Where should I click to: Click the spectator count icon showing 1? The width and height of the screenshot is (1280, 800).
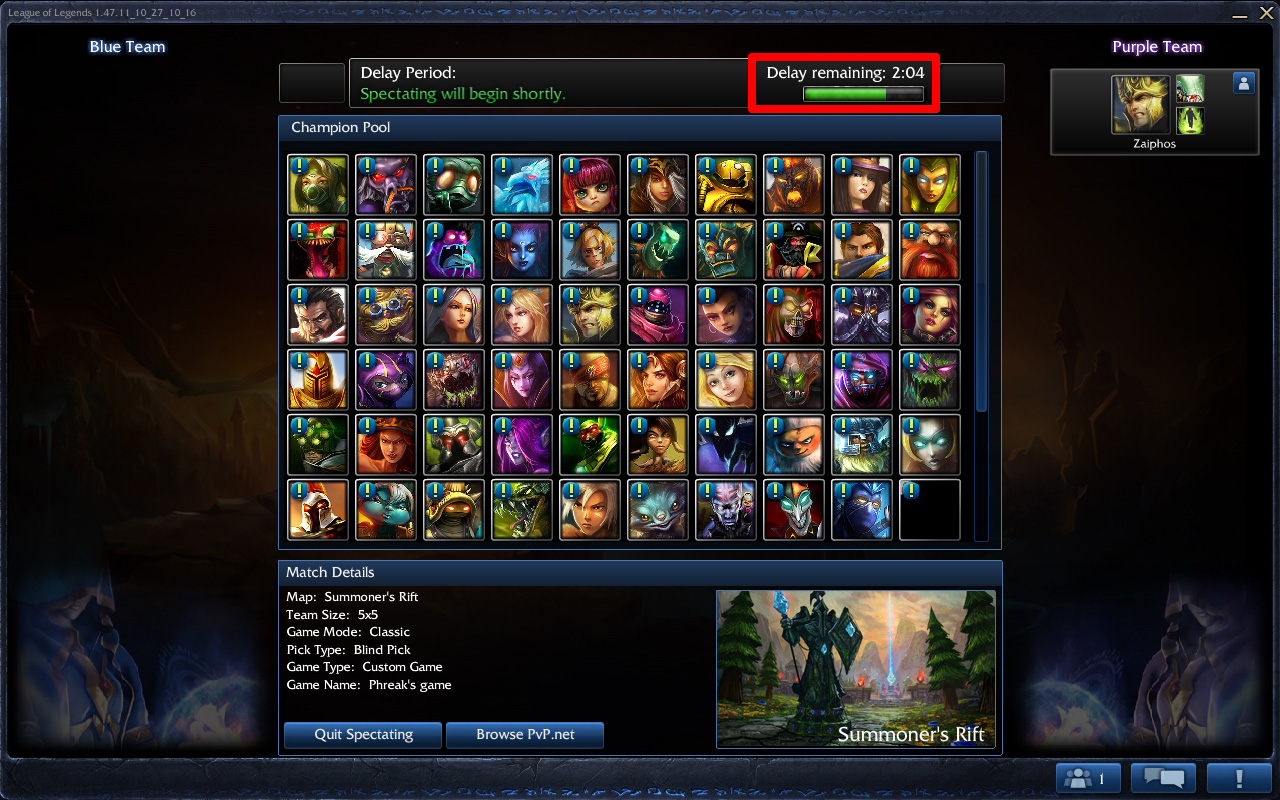1087,777
